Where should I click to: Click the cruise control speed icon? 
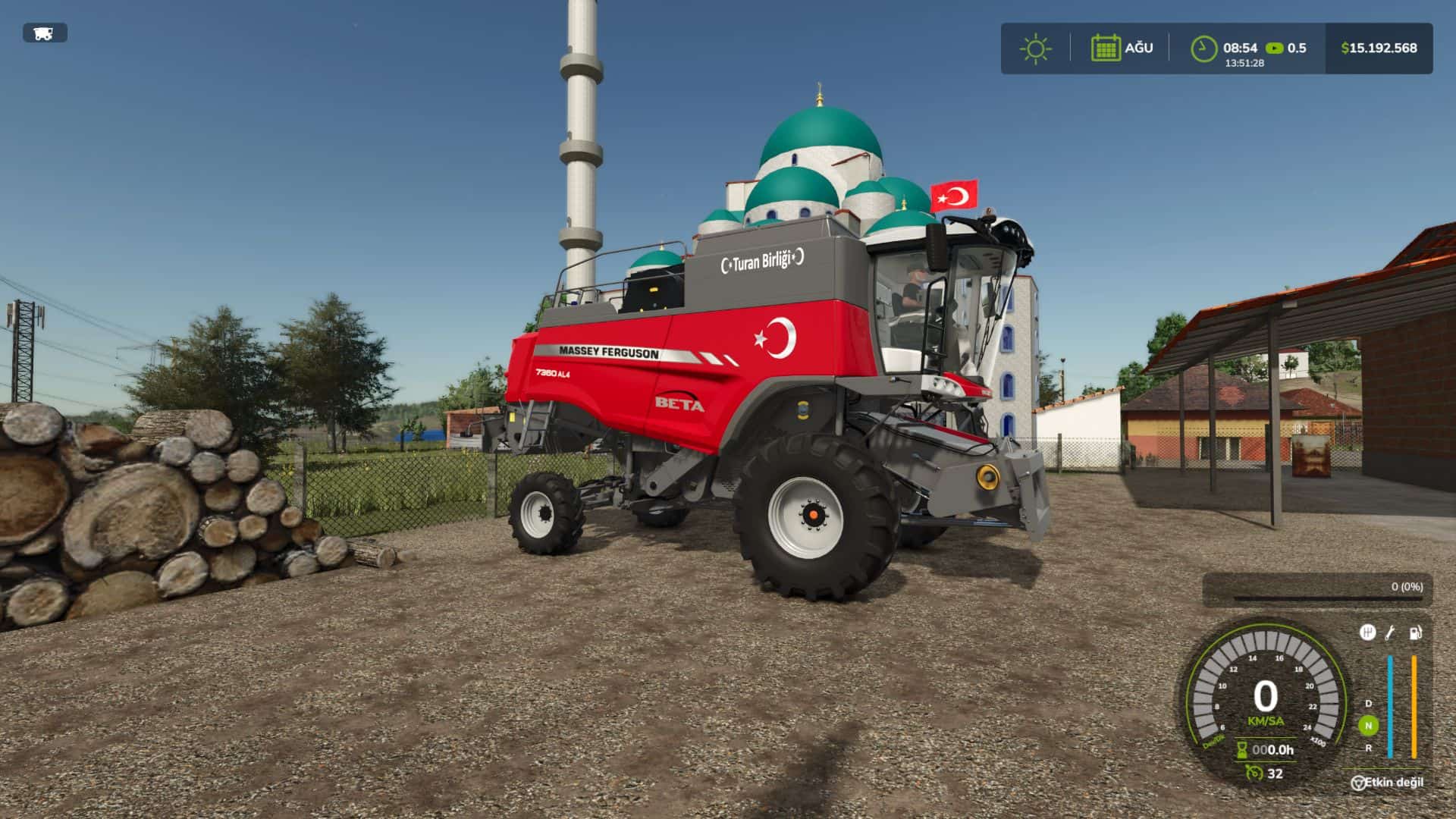[x=1254, y=773]
